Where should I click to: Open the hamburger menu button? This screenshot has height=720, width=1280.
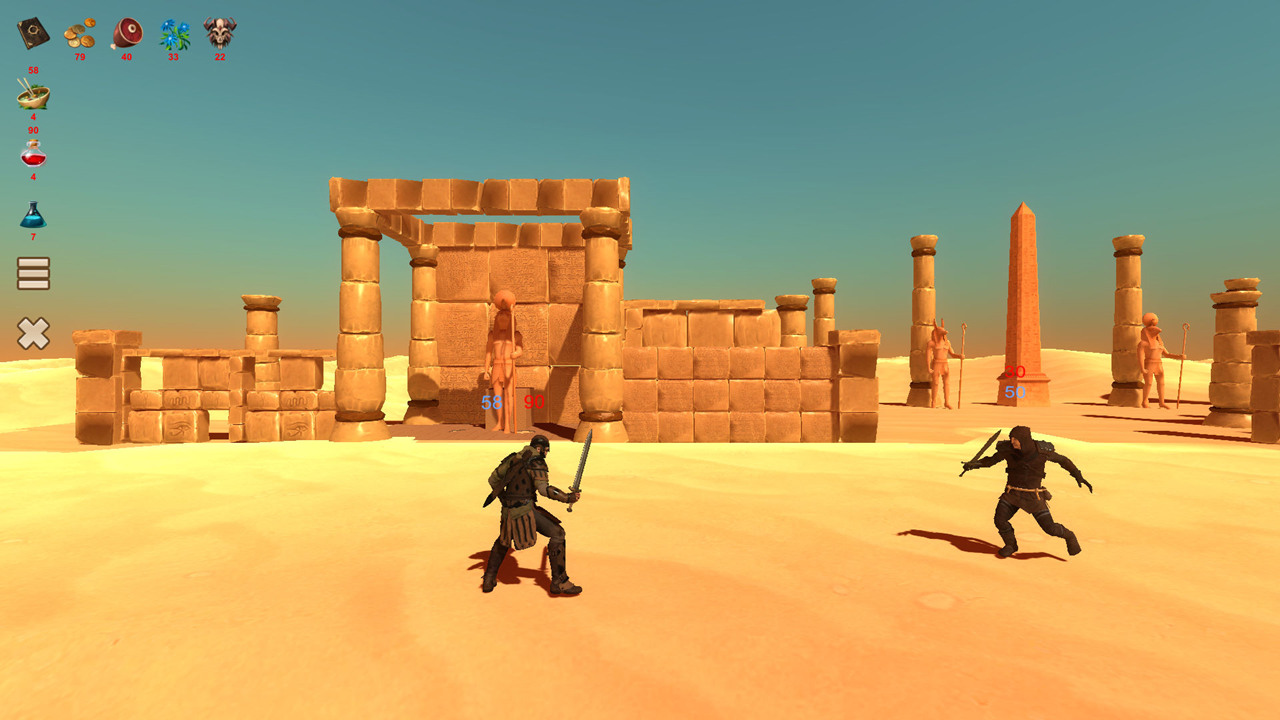(x=33, y=274)
